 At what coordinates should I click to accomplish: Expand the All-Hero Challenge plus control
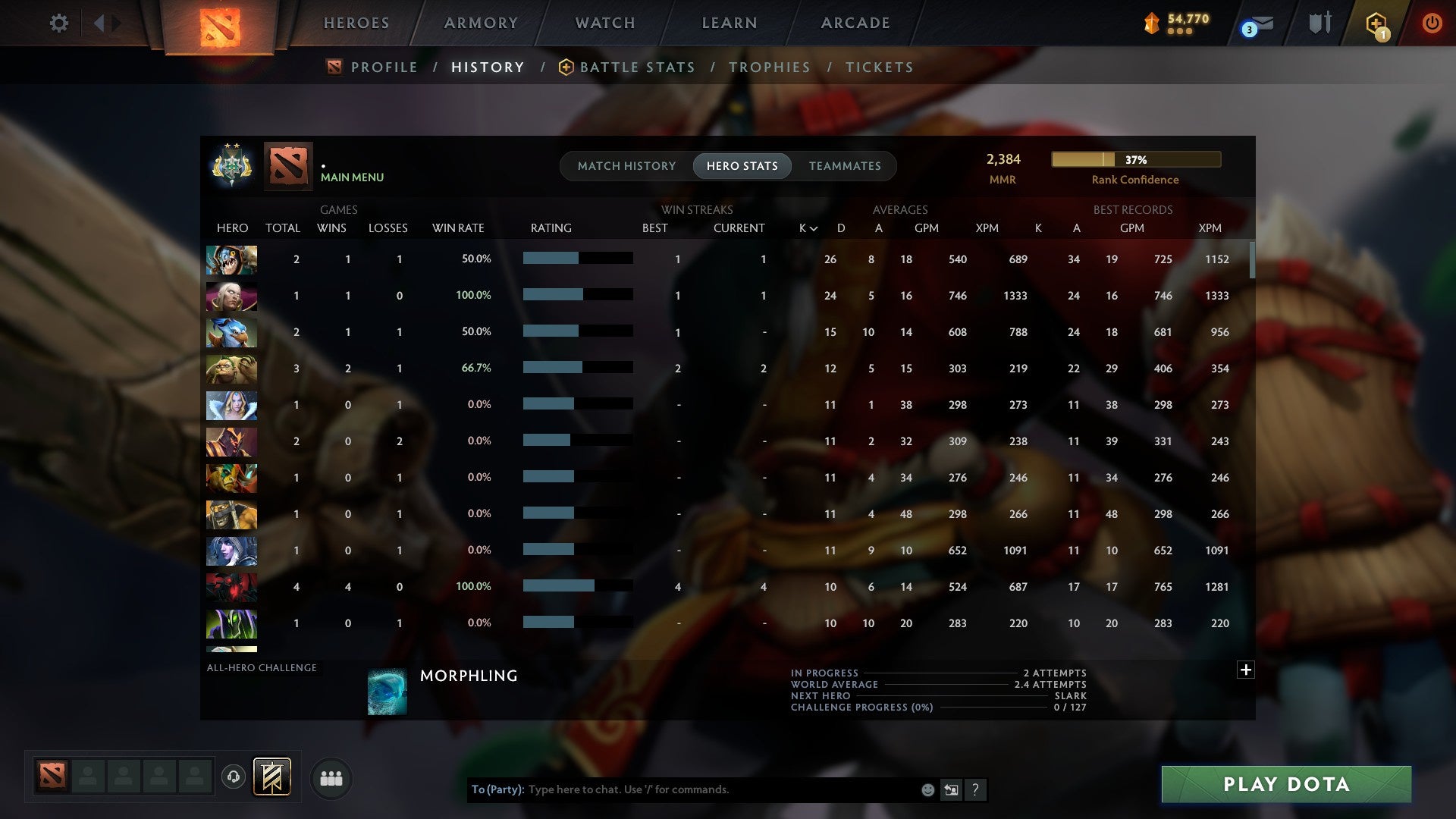point(1244,670)
